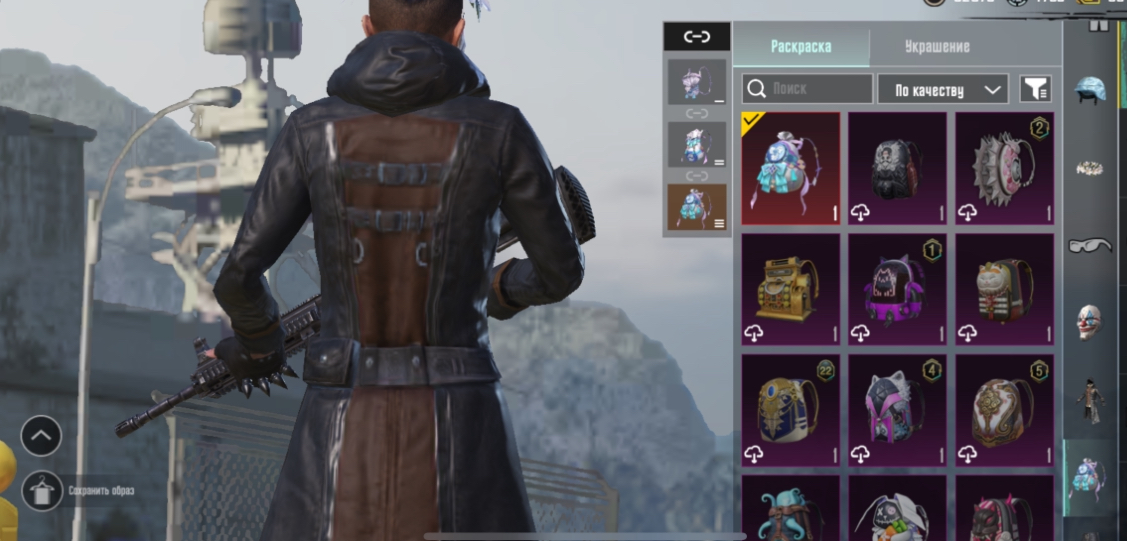
Task: Pick the golden slot machine backpack
Action: (791, 290)
